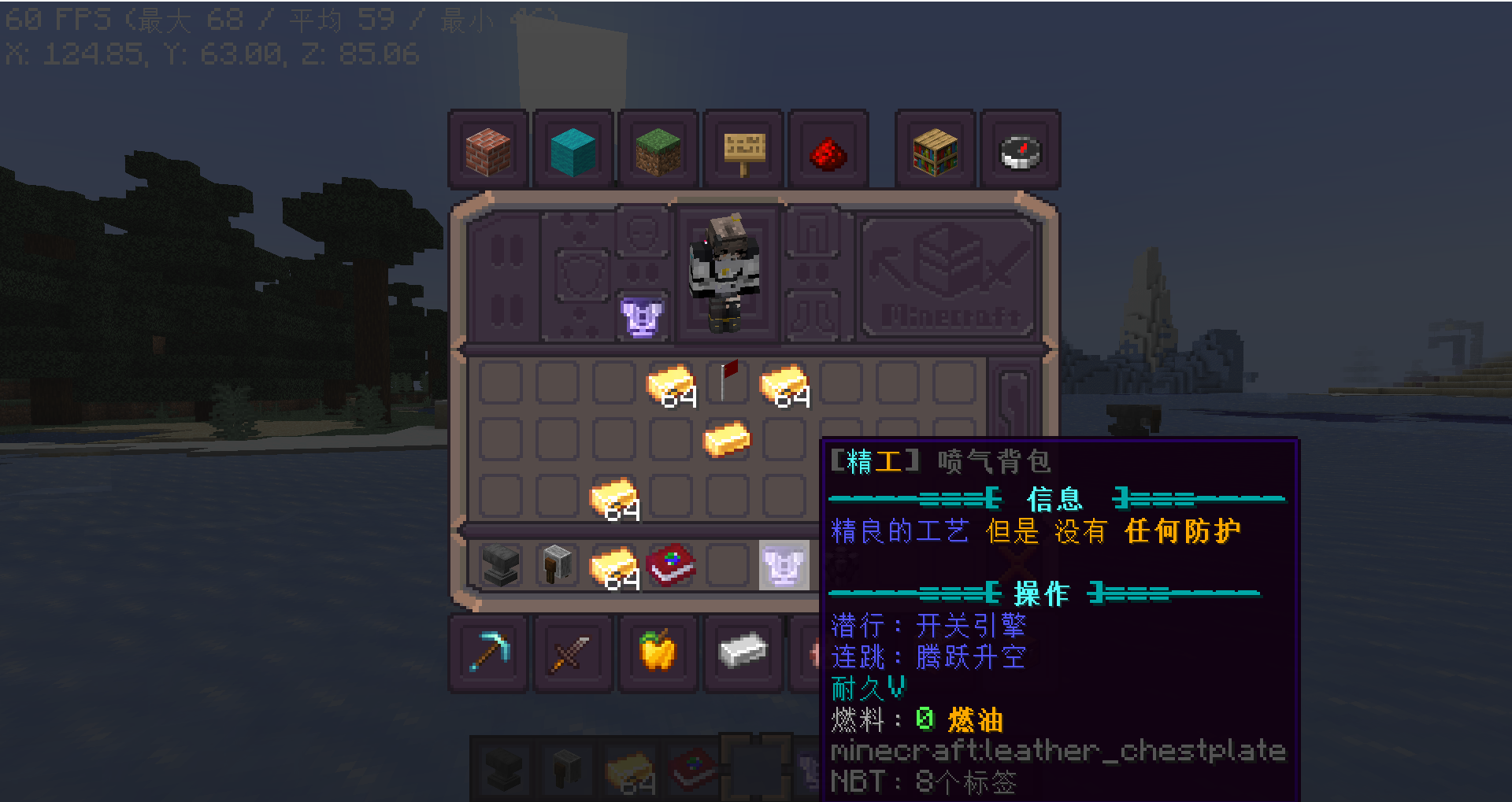1512x802 pixels.
Task: Pick up the grindstone item
Action: (x=556, y=565)
